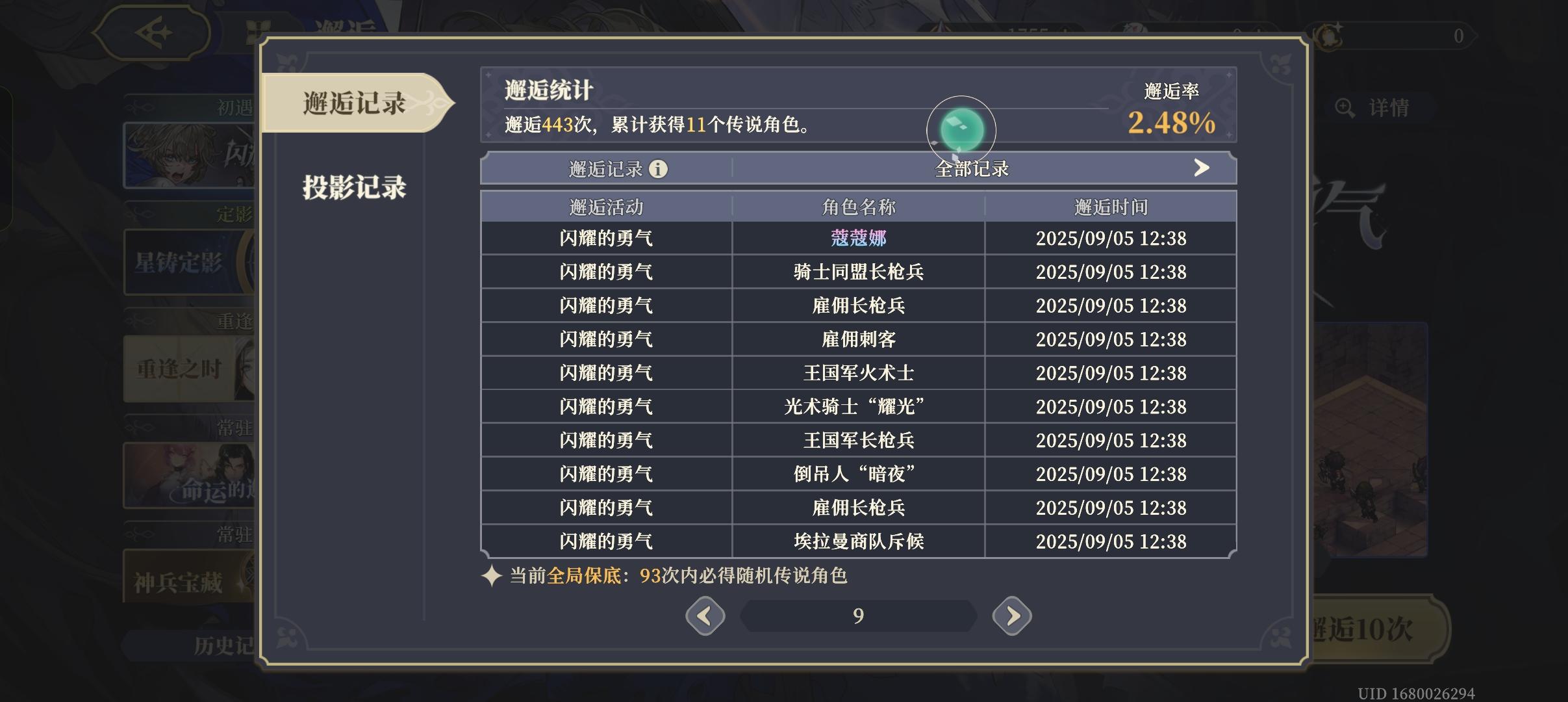The height and width of the screenshot is (702, 1568).
Task: Open the 重逢之时 banner
Action: coord(182,369)
